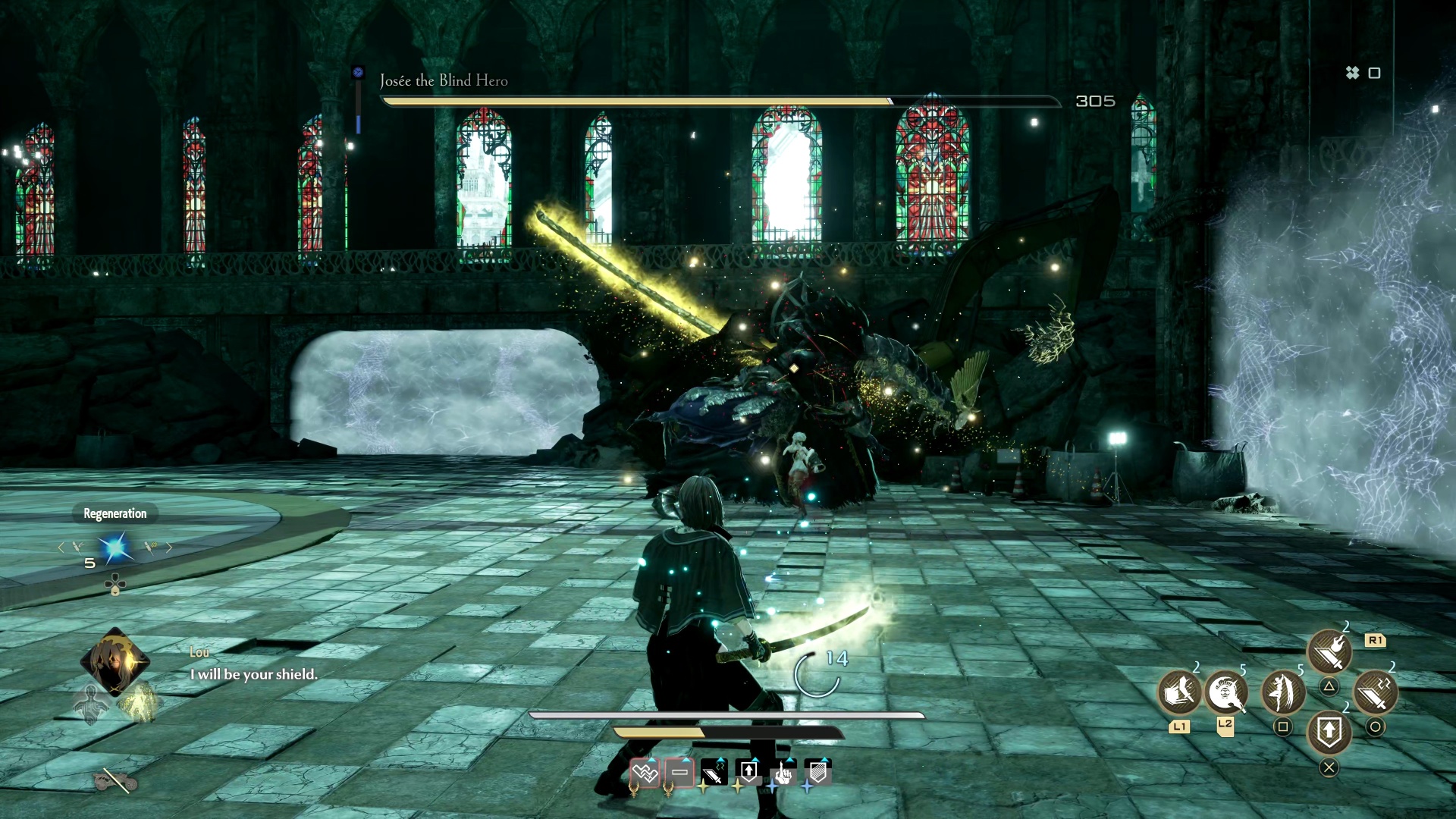Click the mount whistle icon at bottom left
Image resolution: width=1456 pixels, height=819 pixels.
(115, 780)
